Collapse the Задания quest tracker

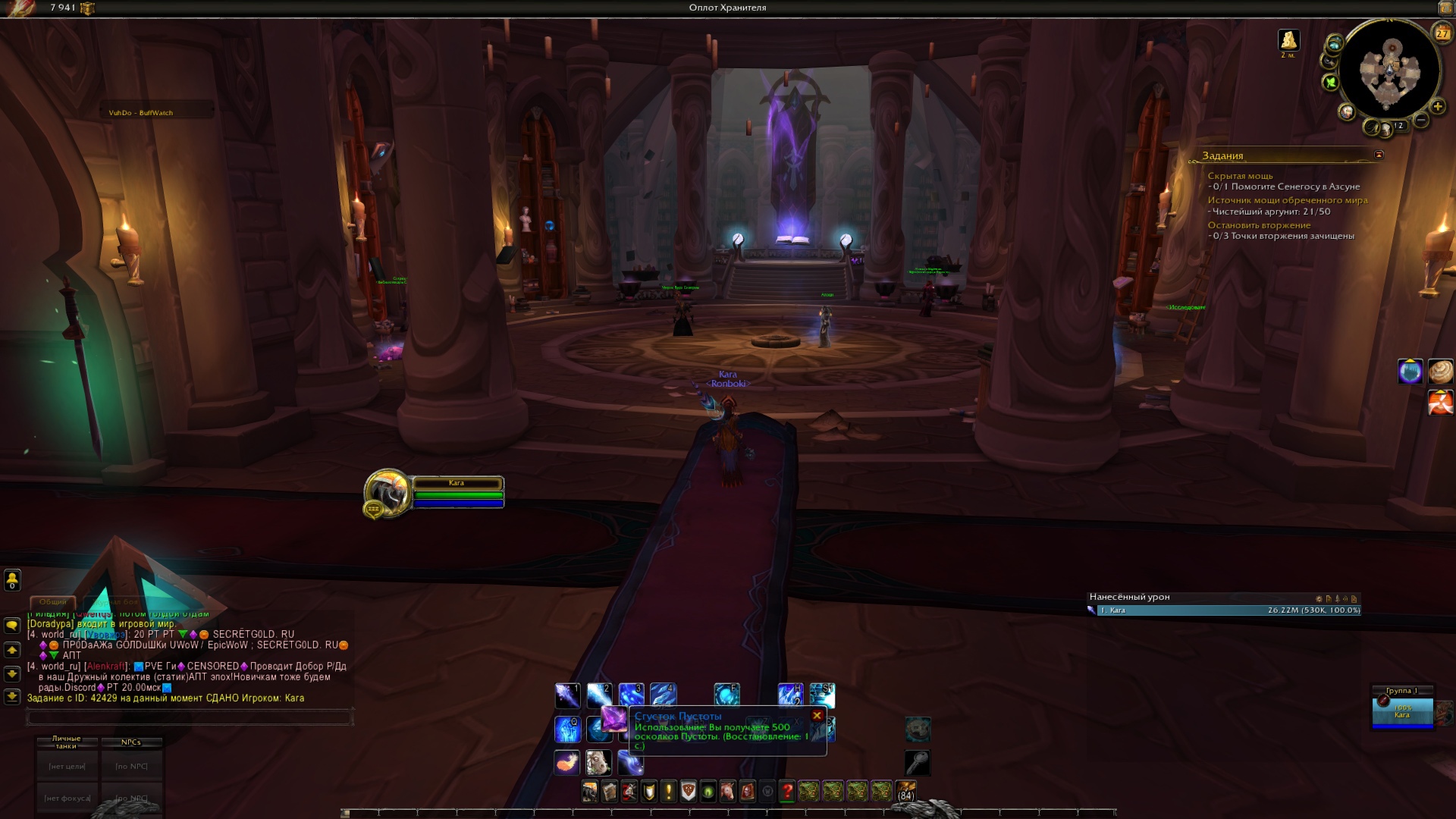click(x=1379, y=155)
